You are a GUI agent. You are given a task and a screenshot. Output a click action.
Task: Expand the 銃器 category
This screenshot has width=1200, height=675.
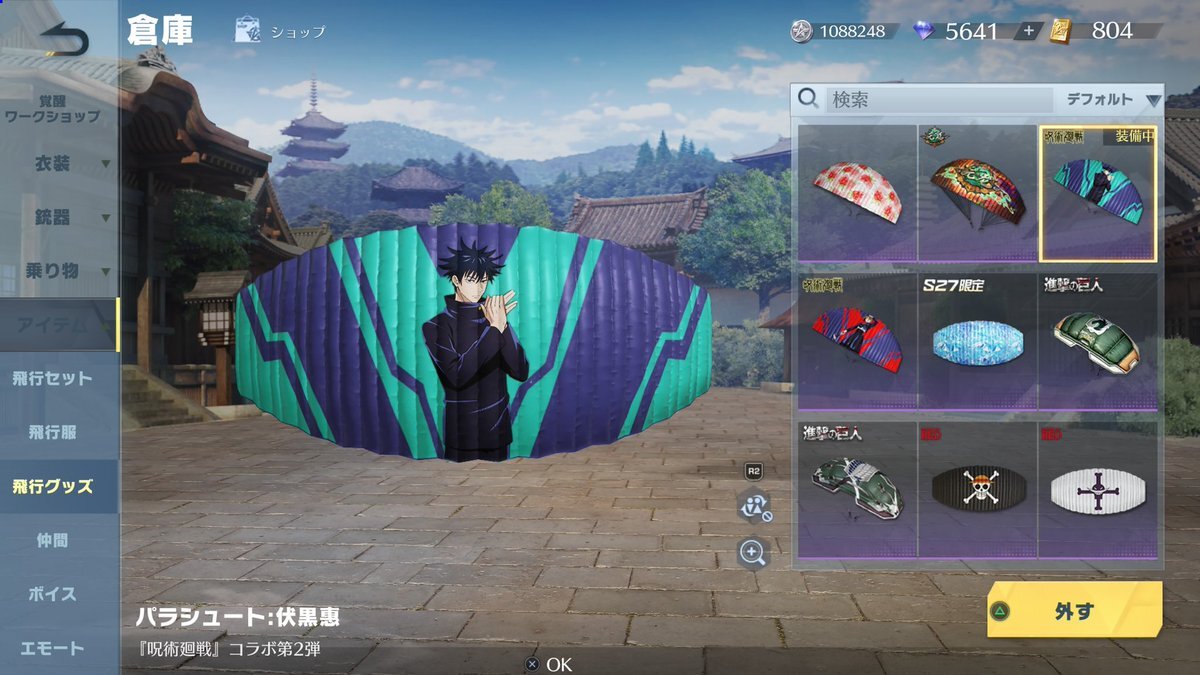coord(58,217)
